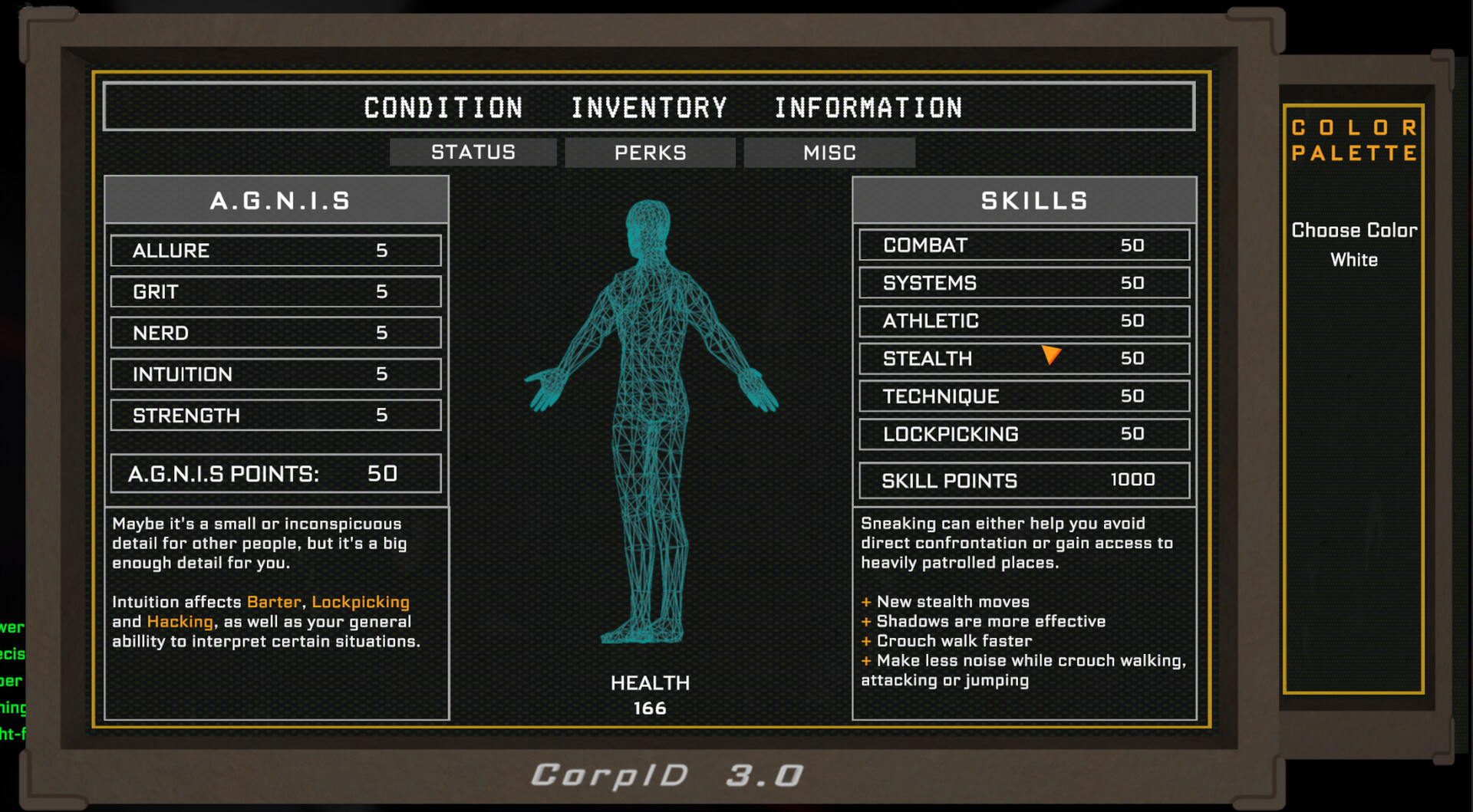
Task: Select the Systems skill row
Action: (x=1024, y=283)
